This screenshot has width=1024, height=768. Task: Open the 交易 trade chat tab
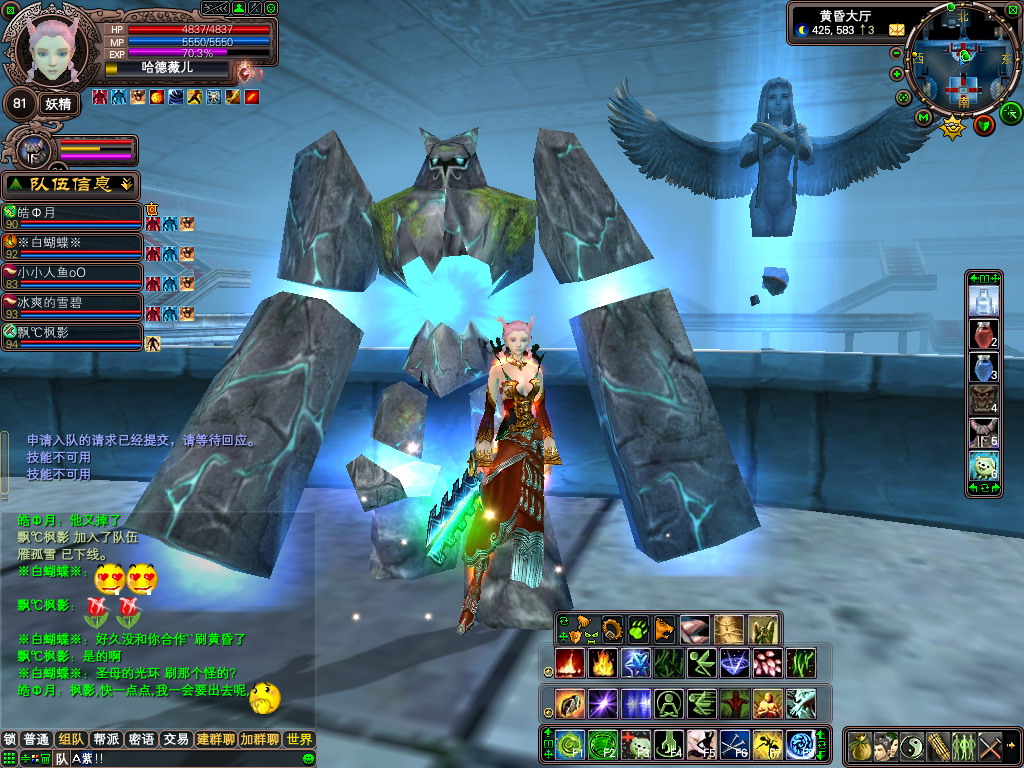(176, 740)
